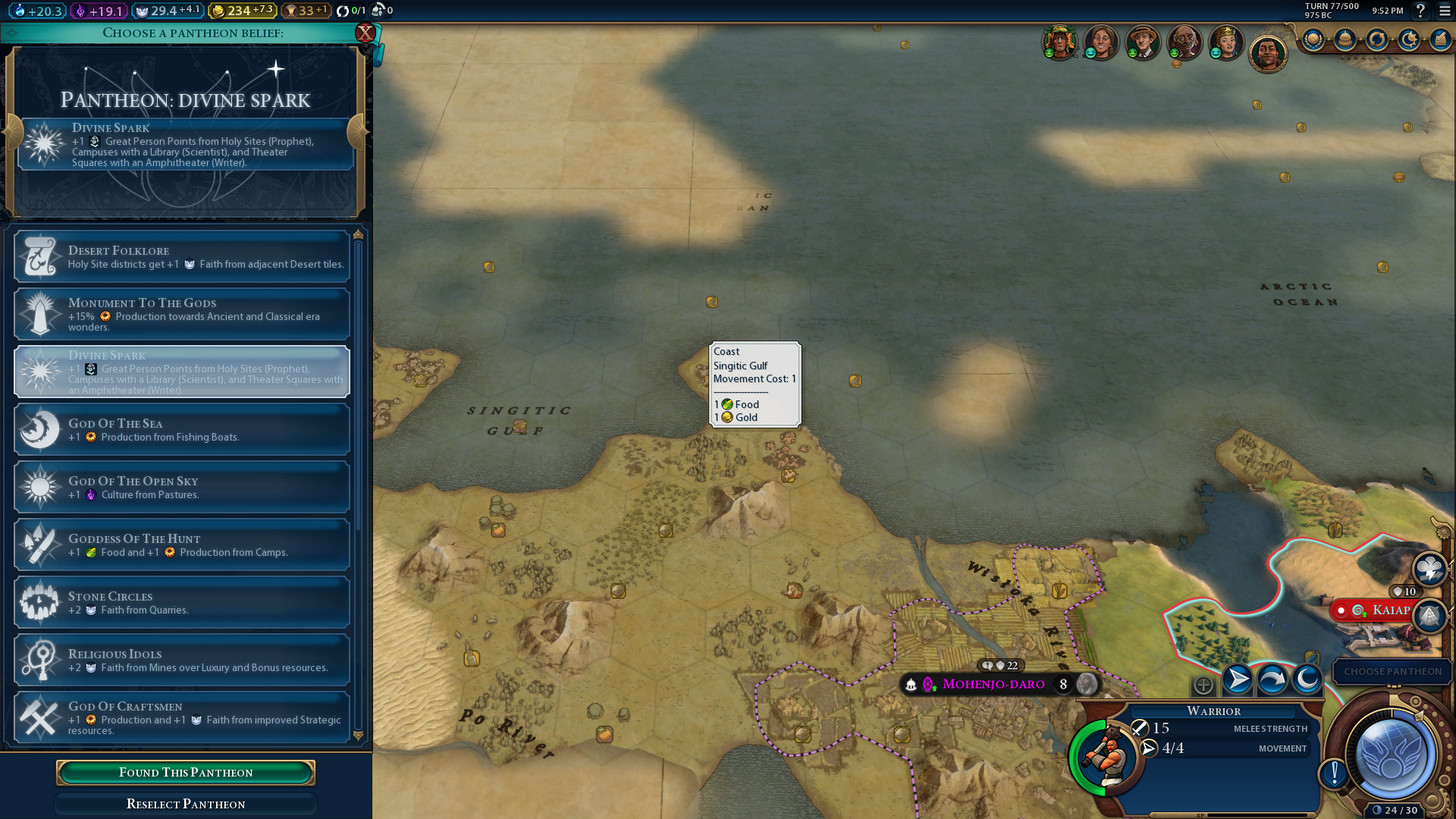
Task: Put the warrior to sleep
Action: tap(1307, 679)
